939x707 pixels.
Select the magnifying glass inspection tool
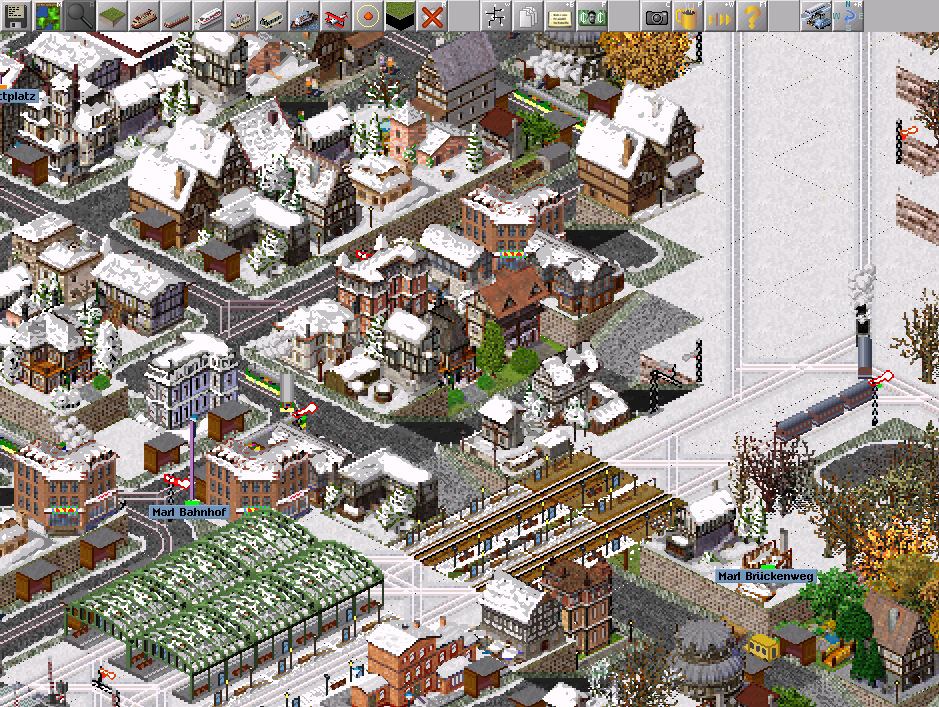pos(79,16)
